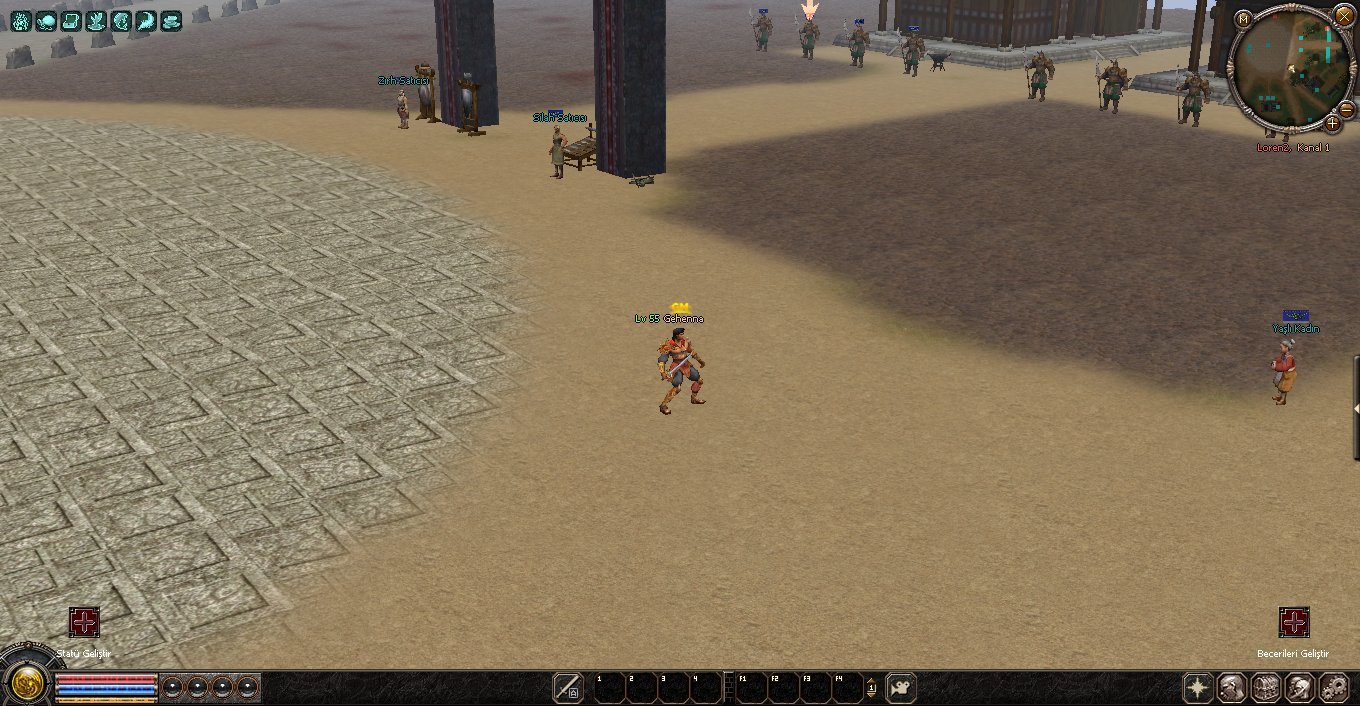Screen dimensions: 1360x706
Task: Toggle the sword attack mode button
Action: [x=568, y=687]
